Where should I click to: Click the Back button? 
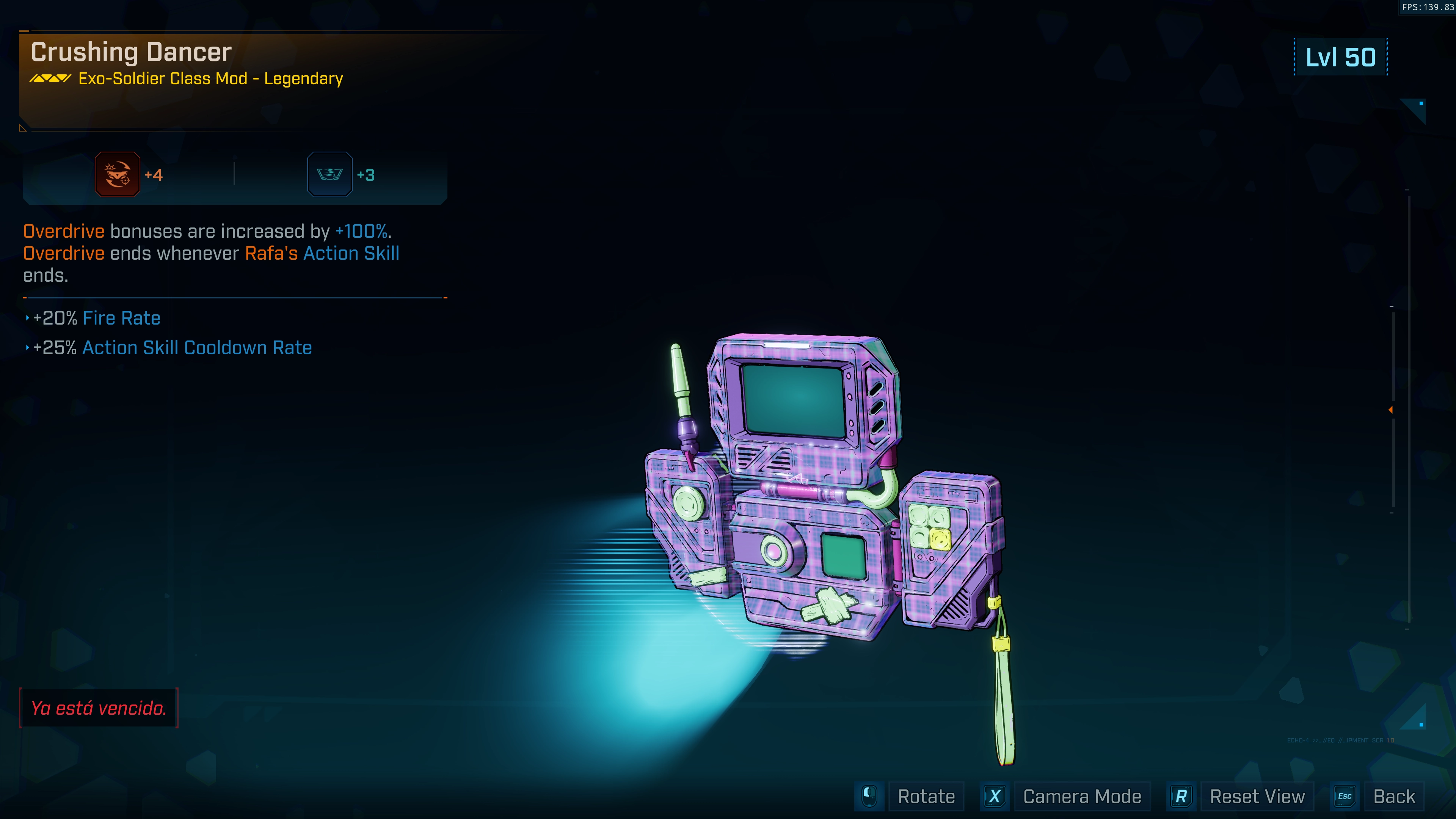(1393, 796)
